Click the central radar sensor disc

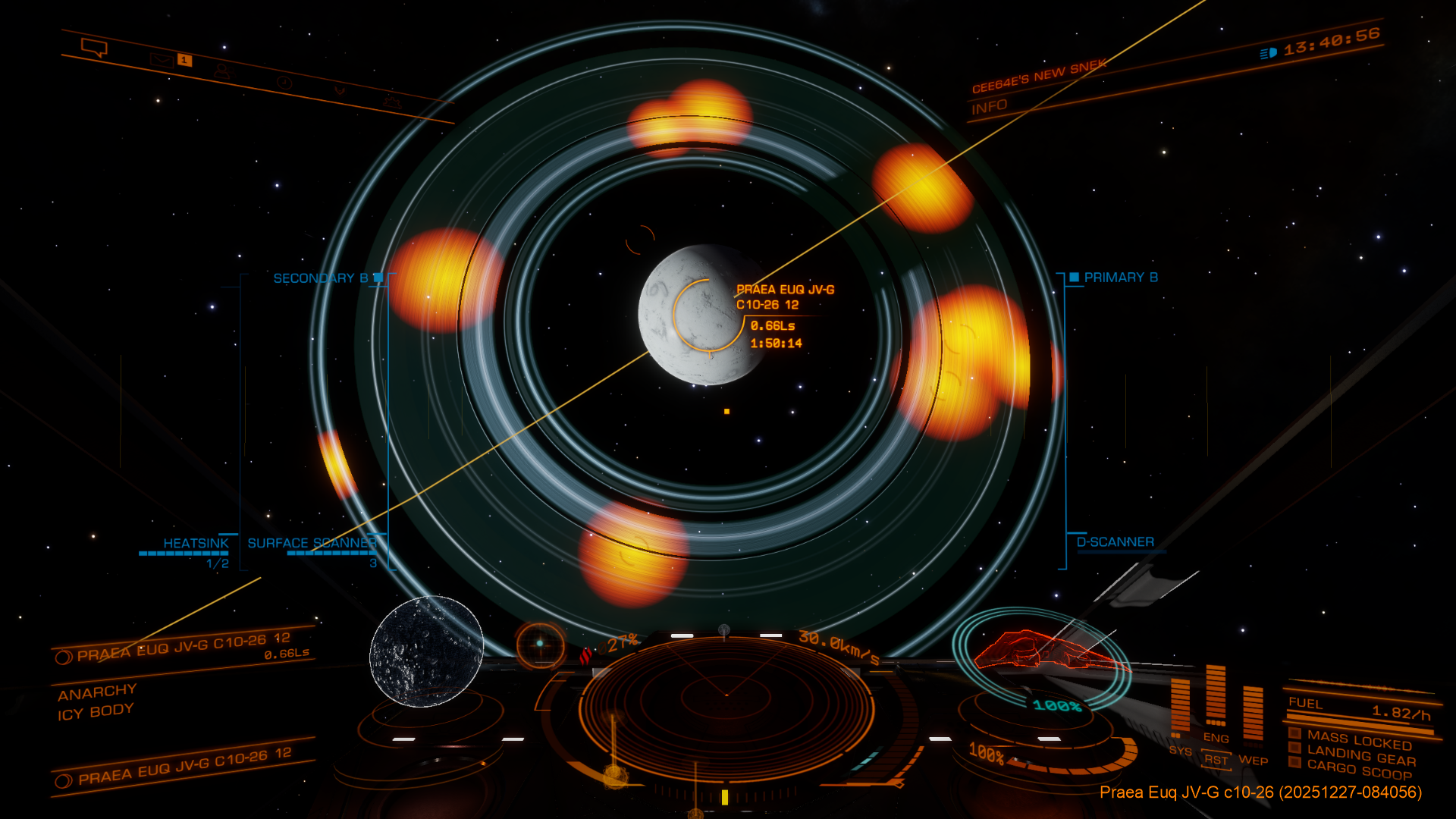click(726, 694)
